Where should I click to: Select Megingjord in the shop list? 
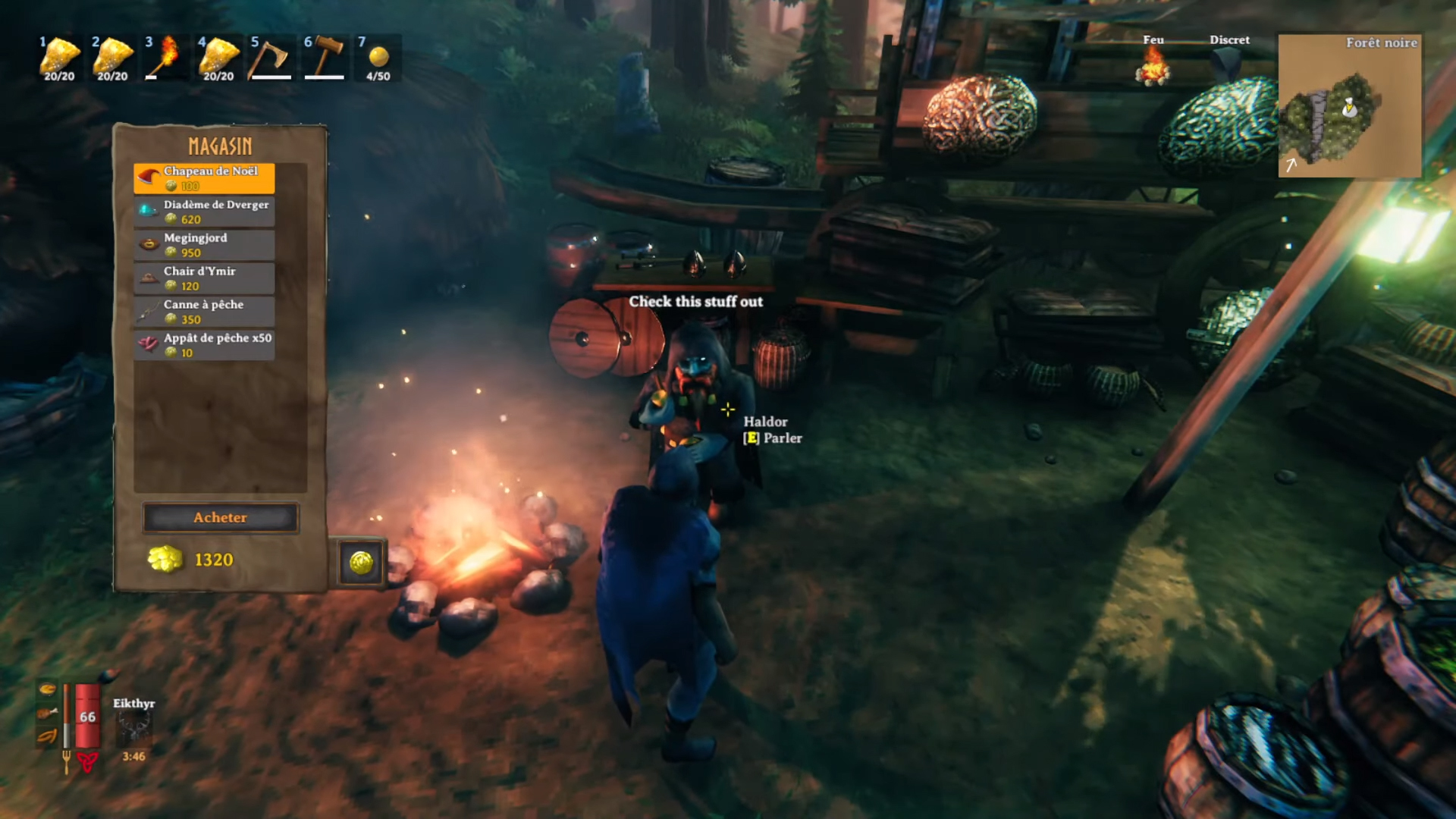coord(204,245)
